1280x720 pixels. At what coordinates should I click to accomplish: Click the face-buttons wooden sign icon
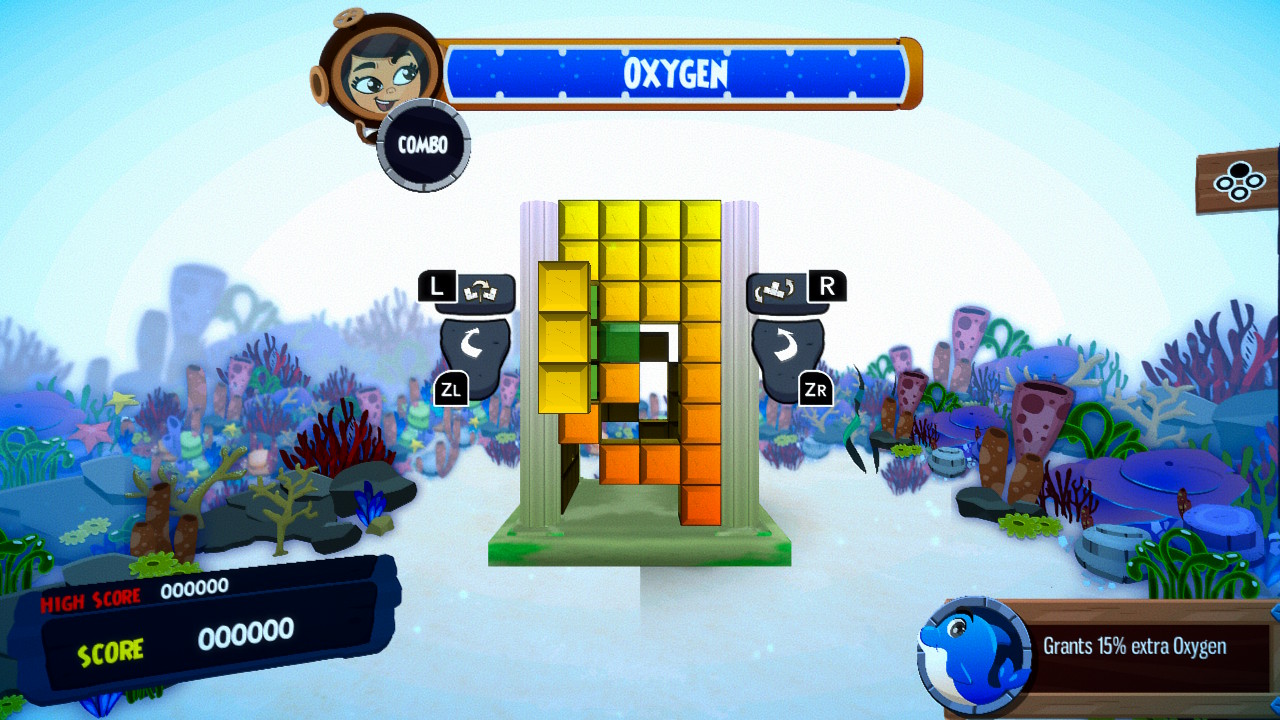[1239, 182]
